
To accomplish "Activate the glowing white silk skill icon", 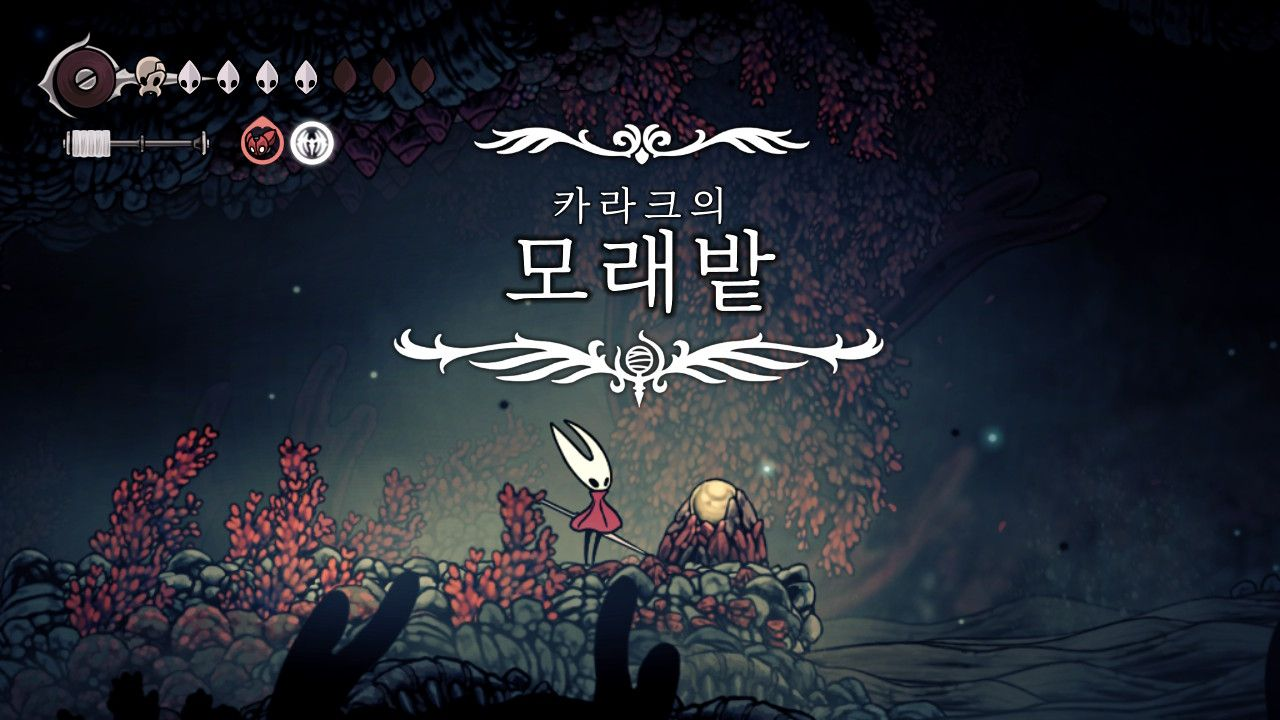I will point(311,144).
